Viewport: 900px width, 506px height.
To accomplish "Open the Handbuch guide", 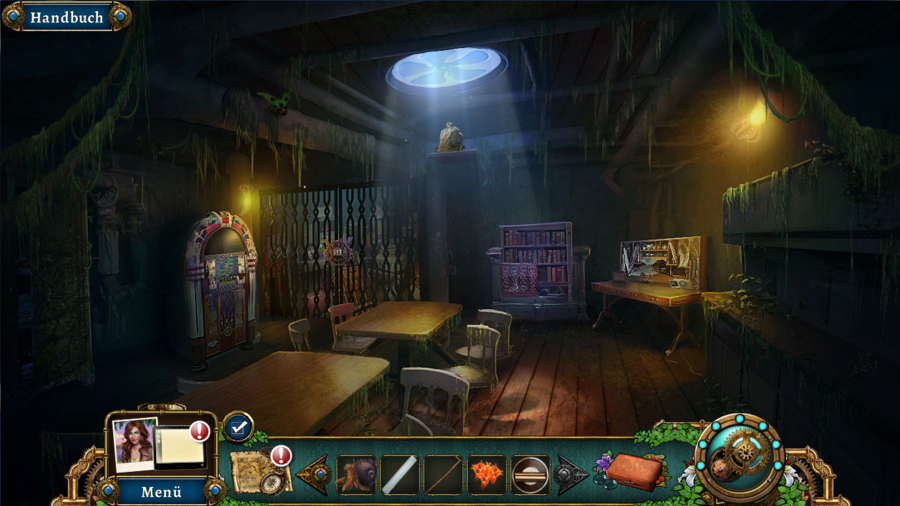I will pos(66,17).
